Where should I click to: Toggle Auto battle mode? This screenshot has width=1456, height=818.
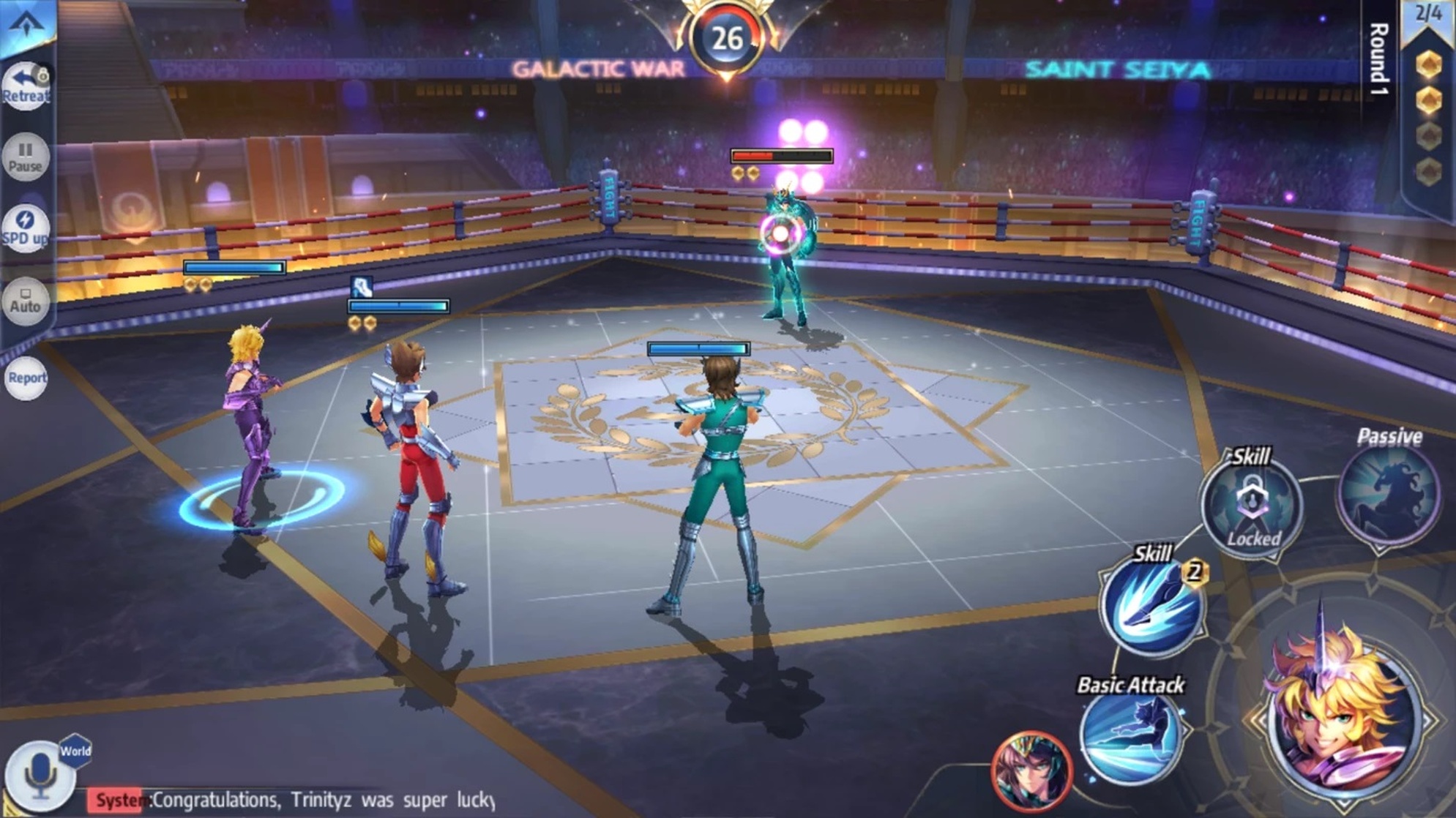[x=26, y=301]
